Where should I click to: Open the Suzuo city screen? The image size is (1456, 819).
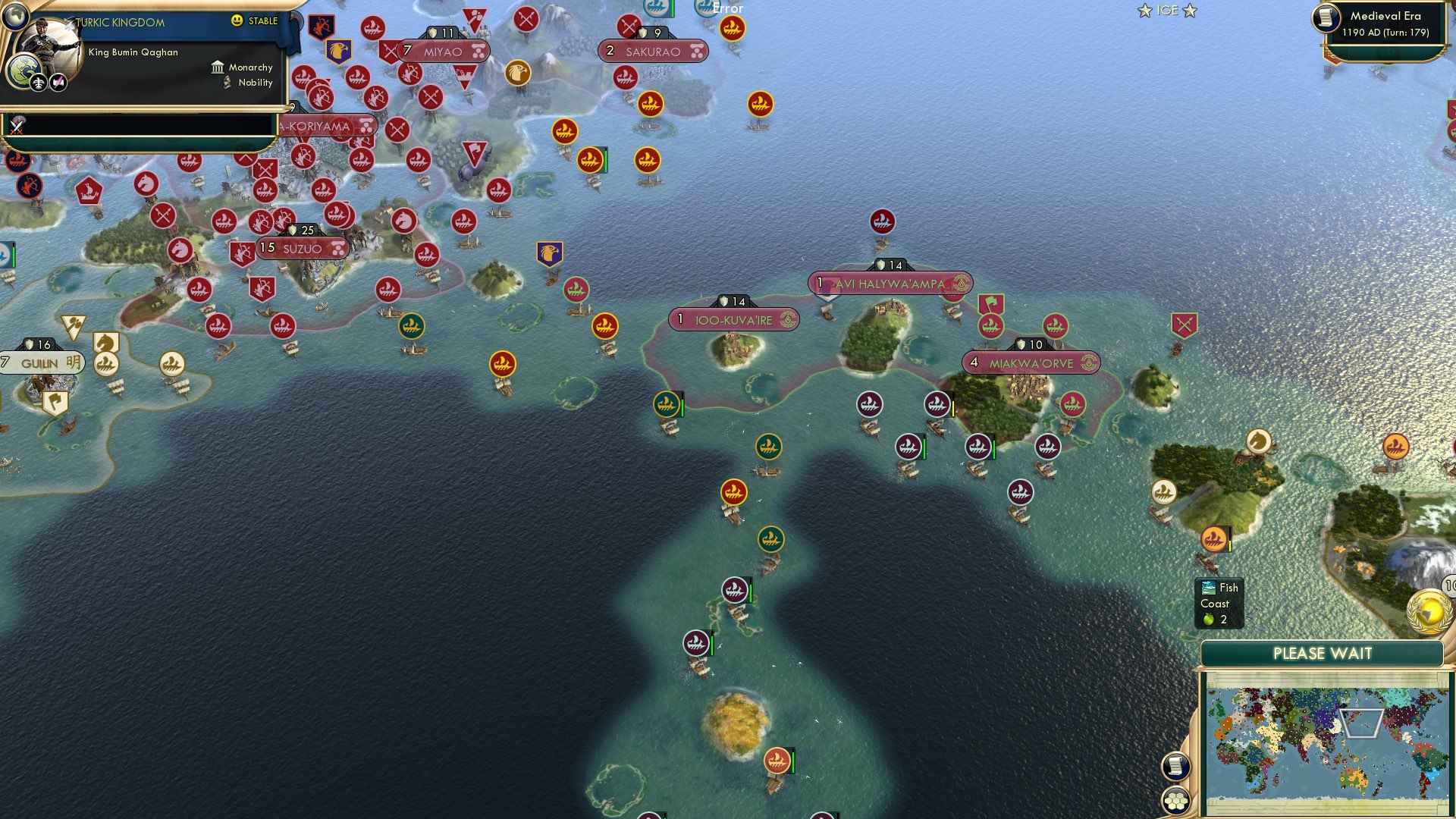click(x=302, y=248)
